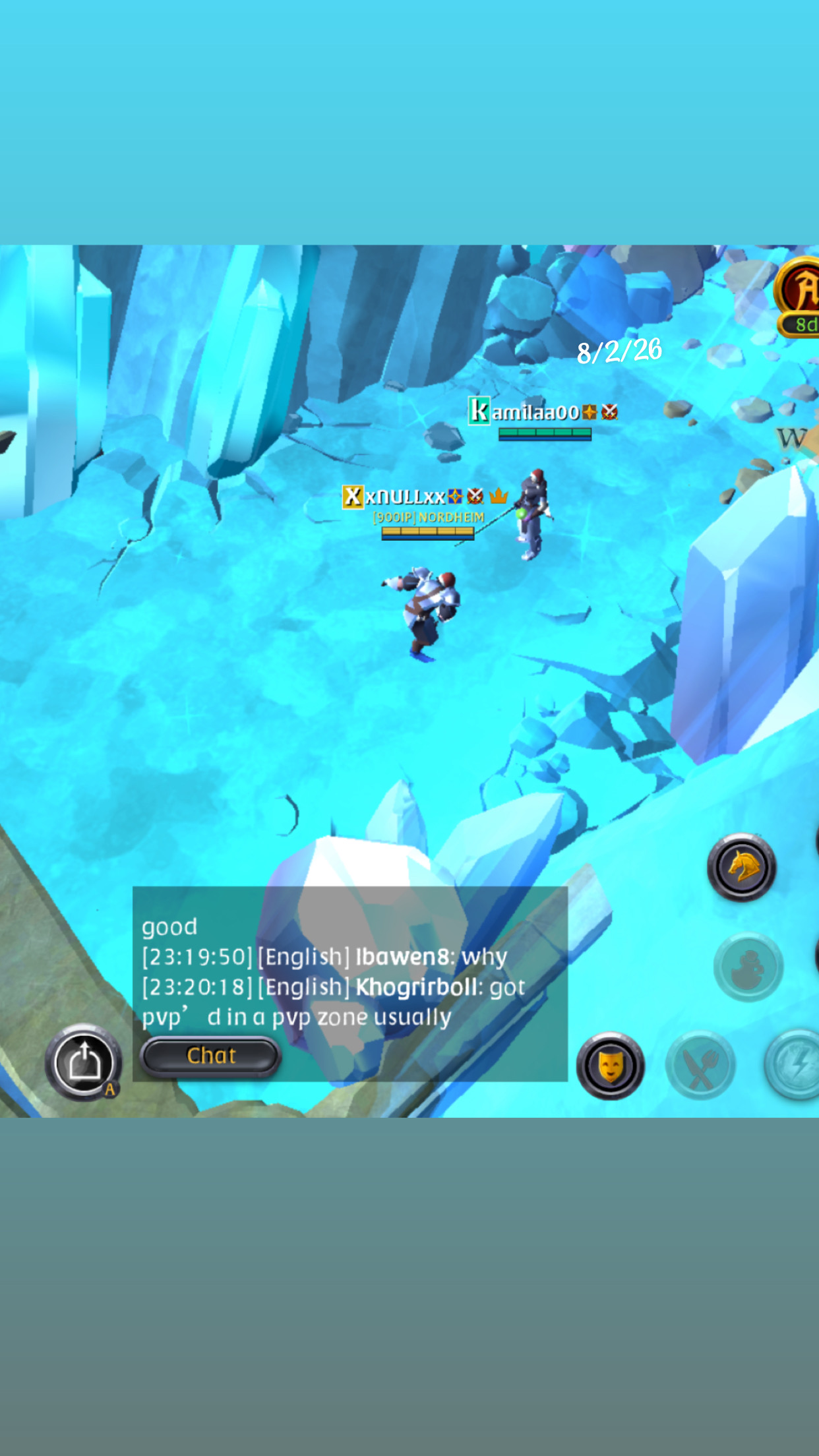Open the Chat button

[x=210, y=1056]
